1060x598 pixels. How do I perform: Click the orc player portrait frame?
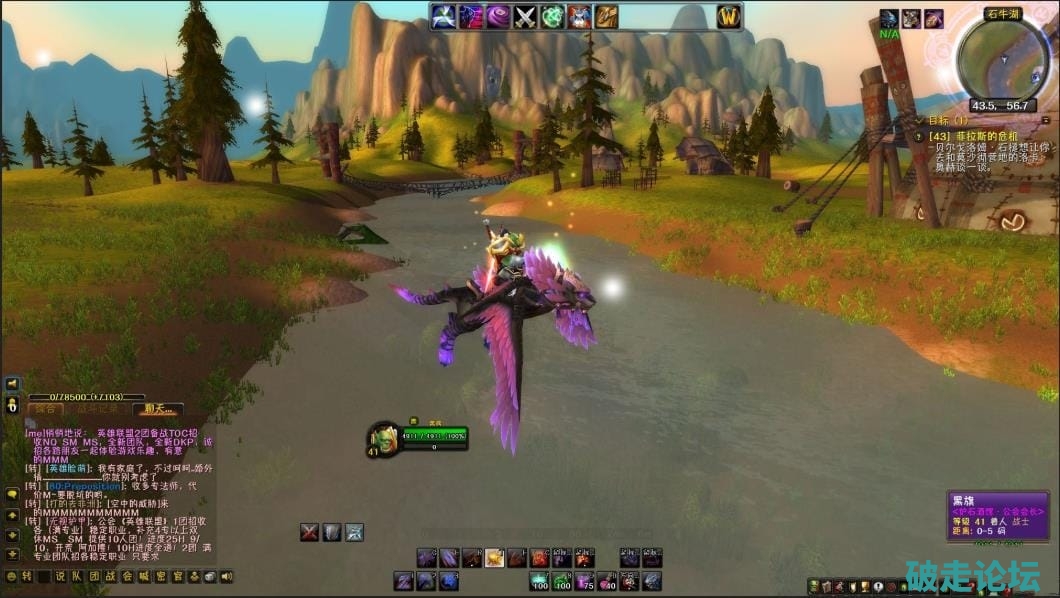(385, 438)
